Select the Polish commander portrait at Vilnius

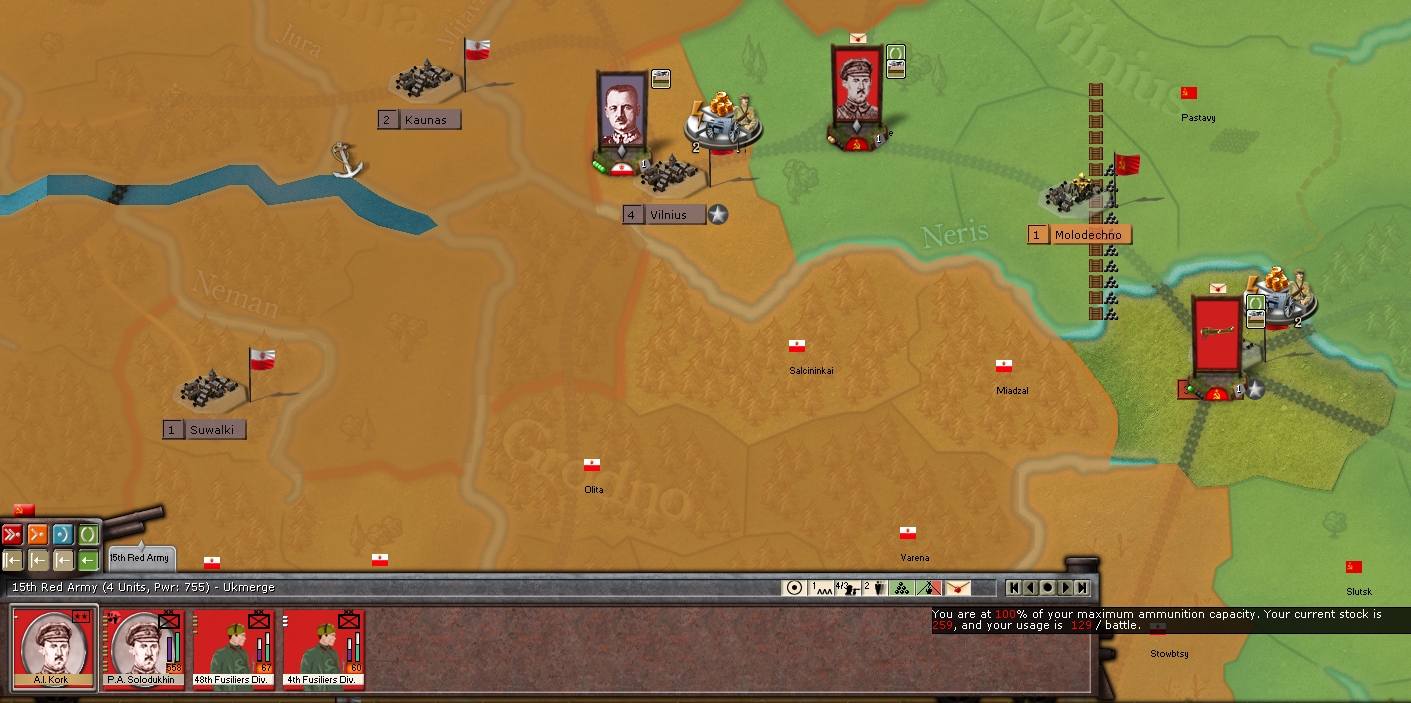click(x=622, y=112)
